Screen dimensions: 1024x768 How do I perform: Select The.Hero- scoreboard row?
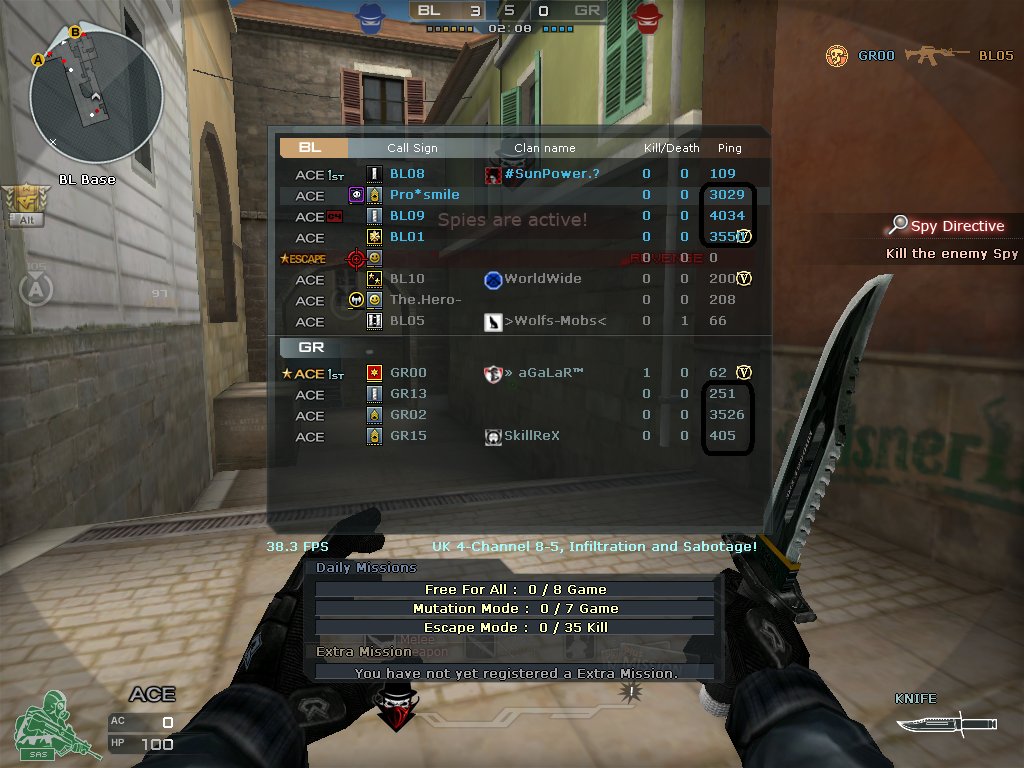point(425,300)
